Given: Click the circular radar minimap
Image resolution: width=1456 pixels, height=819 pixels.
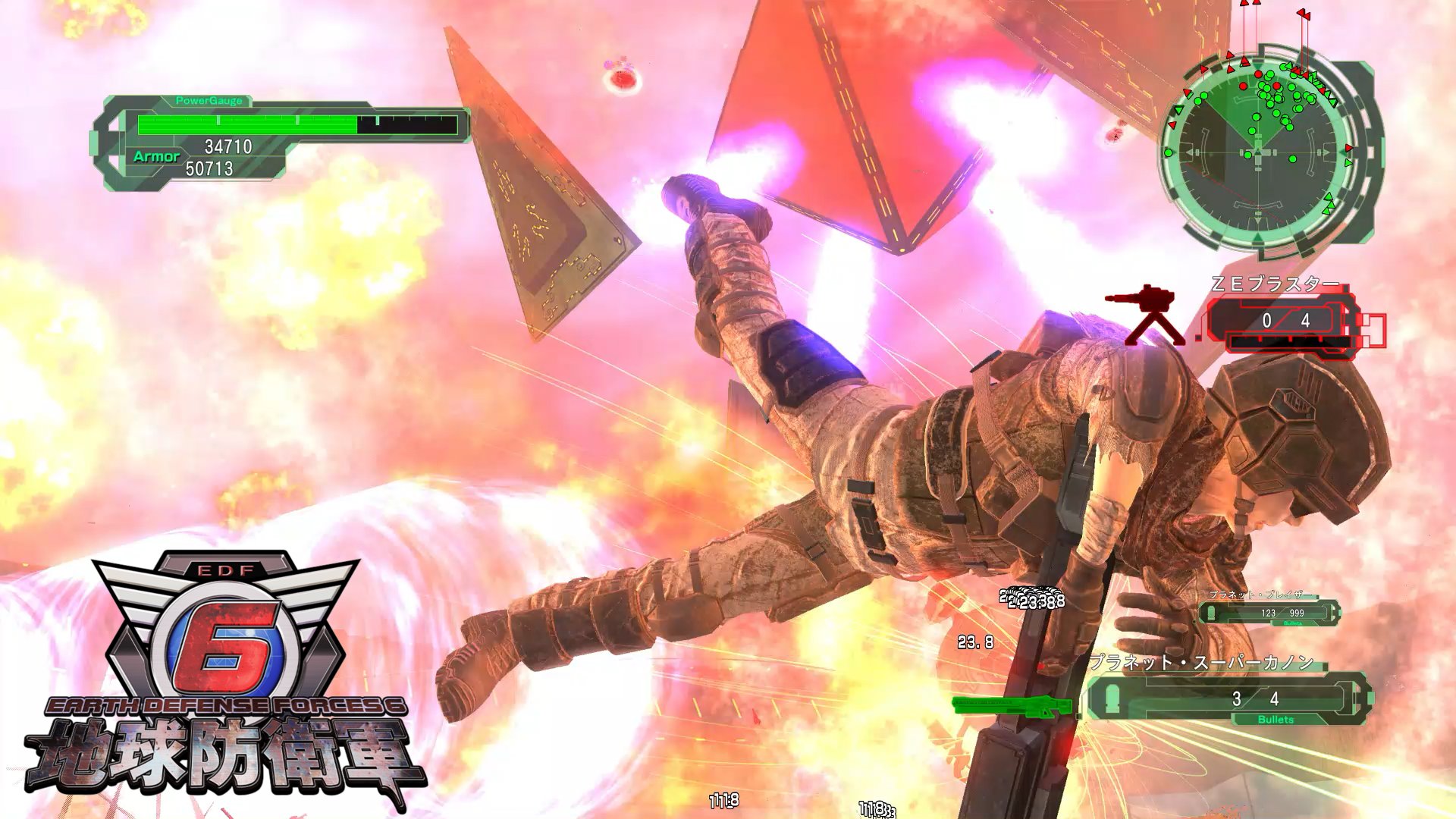Looking at the screenshot, I should (1260, 153).
